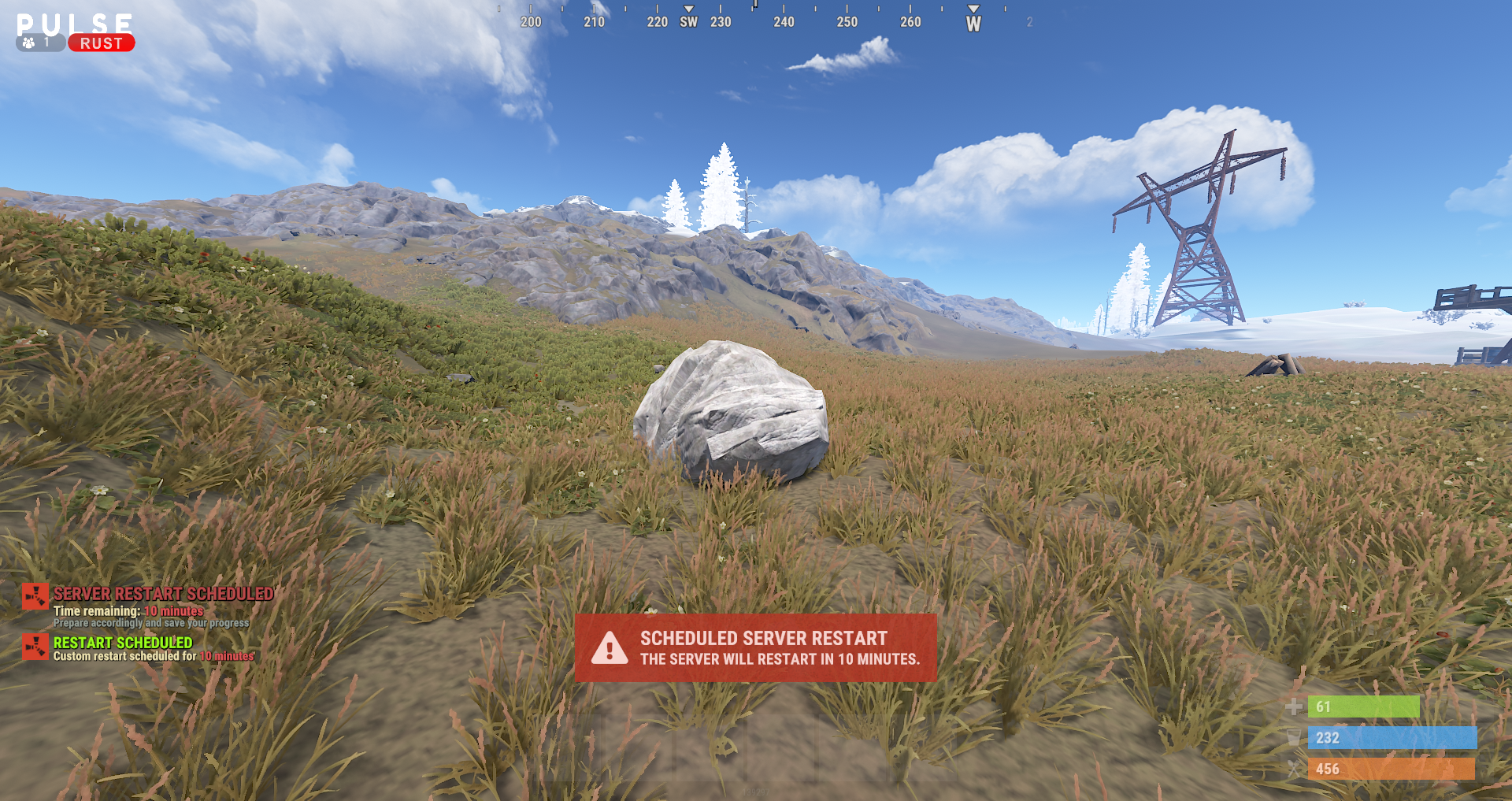Screen dimensions: 1512x801
Task: Select the paw-print player count pill
Action: tap(39, 43)
